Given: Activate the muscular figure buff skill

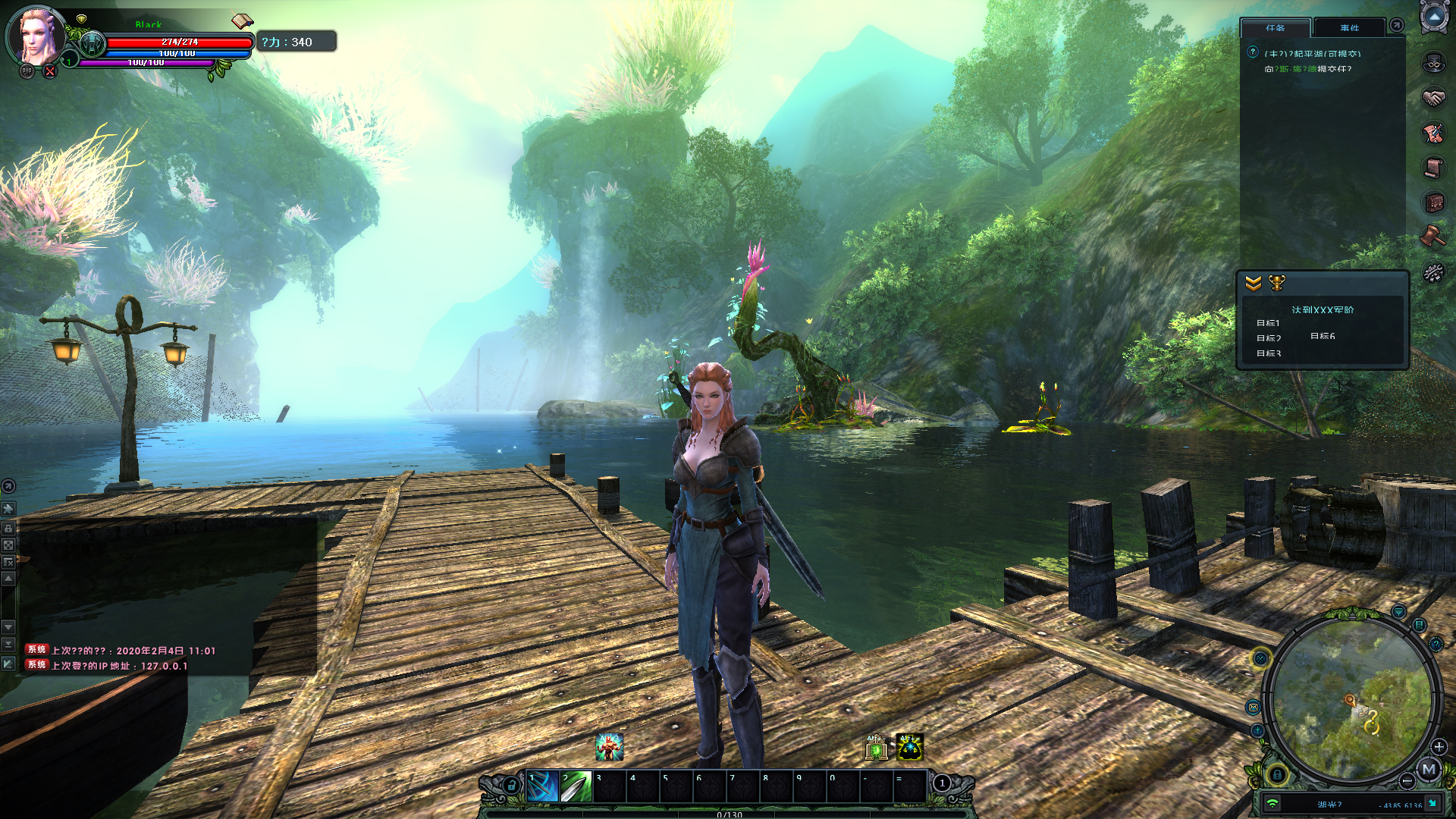Looking at the screenshot, I should 609,747.
